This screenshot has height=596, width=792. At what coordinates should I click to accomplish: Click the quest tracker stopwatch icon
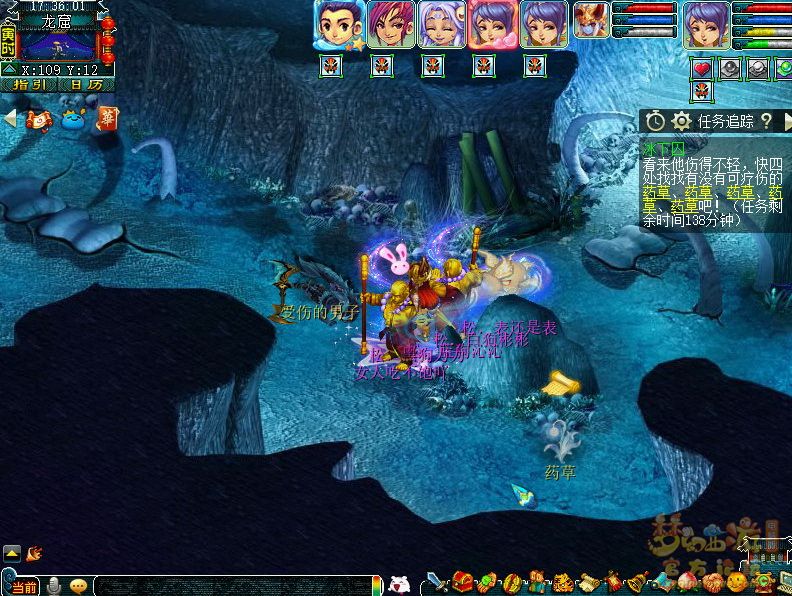pos(655,121)
